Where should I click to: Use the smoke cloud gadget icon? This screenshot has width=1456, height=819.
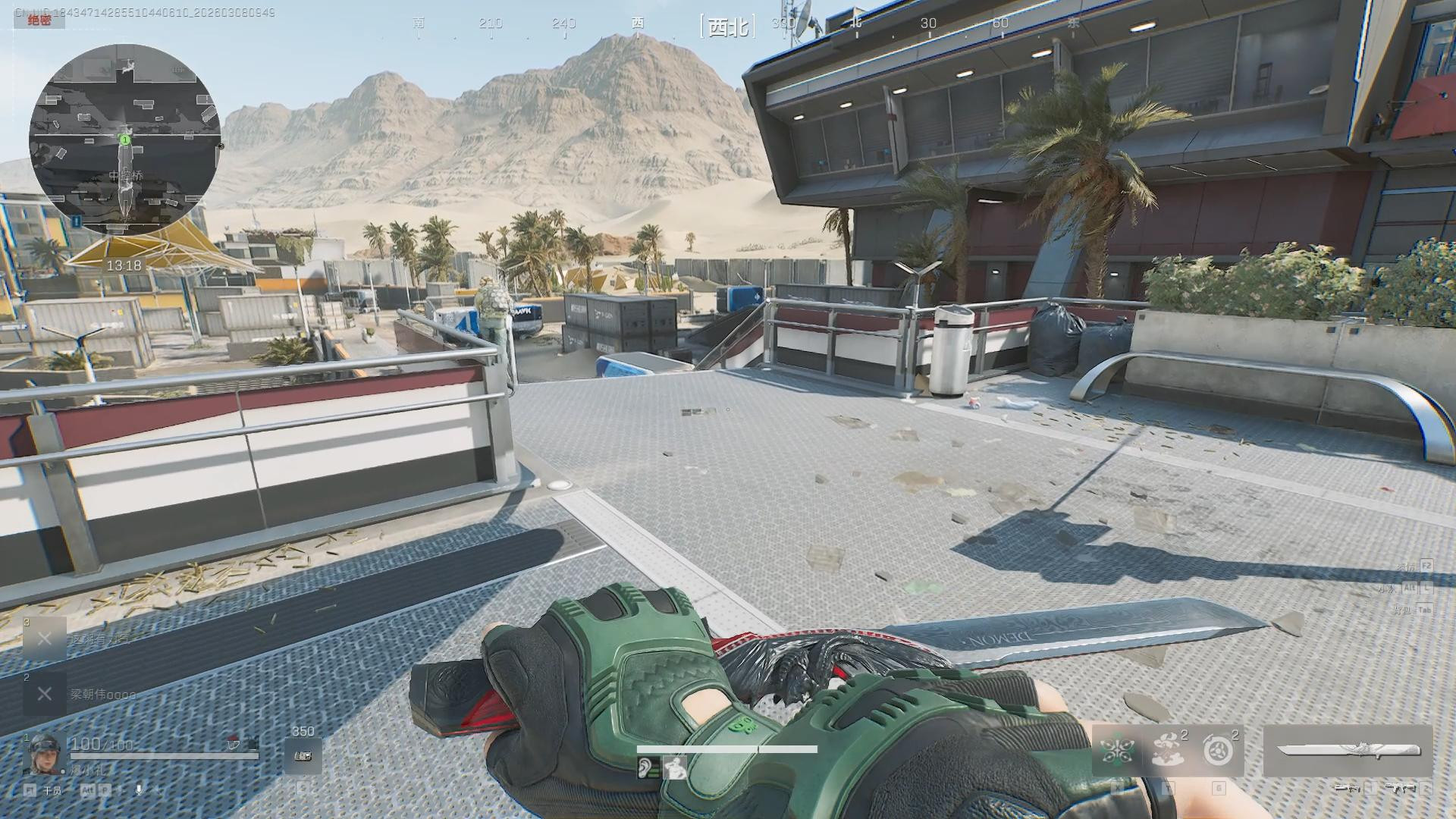coord(1168,751)
